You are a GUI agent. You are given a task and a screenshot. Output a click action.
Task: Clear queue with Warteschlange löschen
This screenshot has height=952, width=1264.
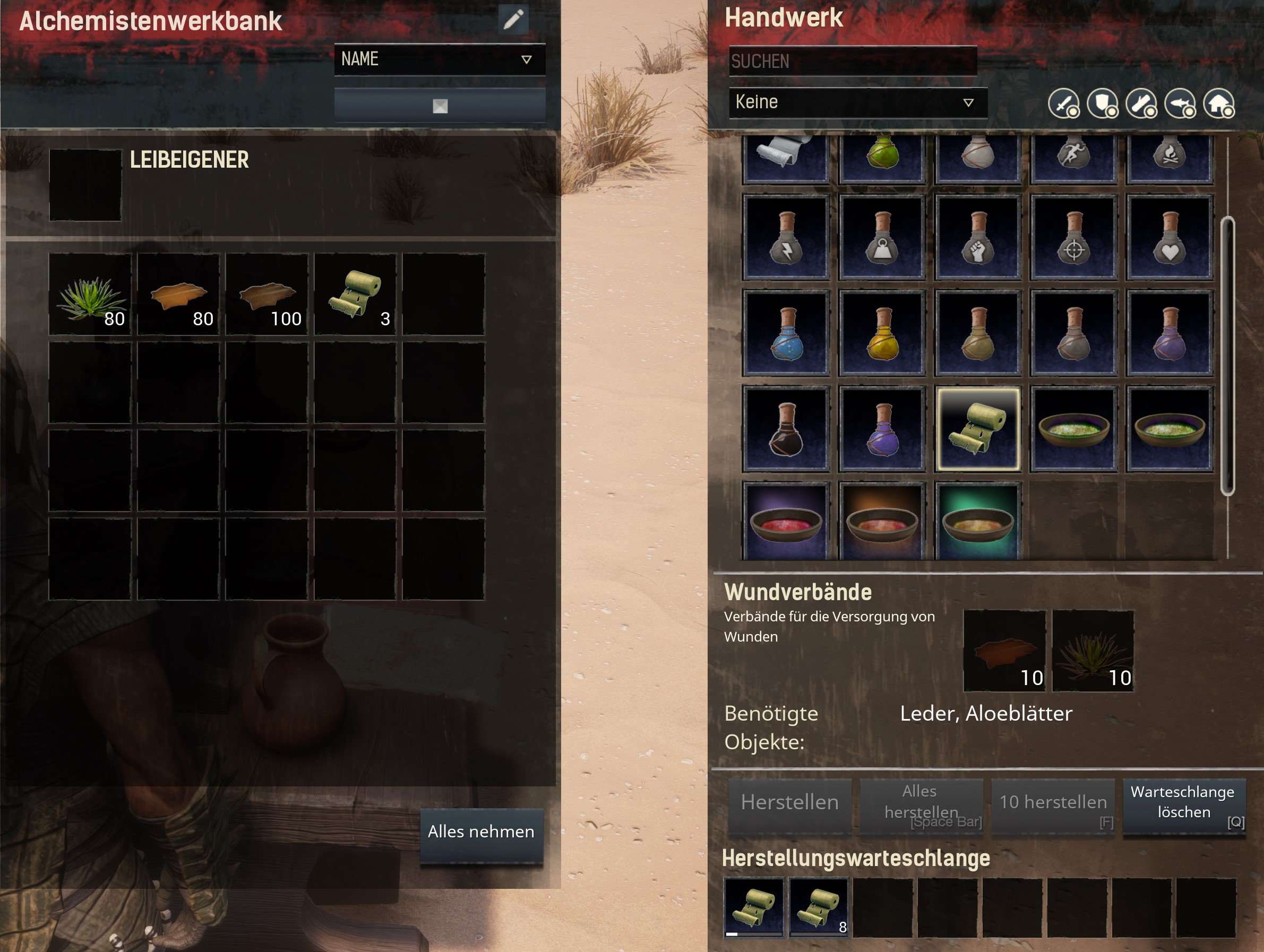pos(1183,802)
